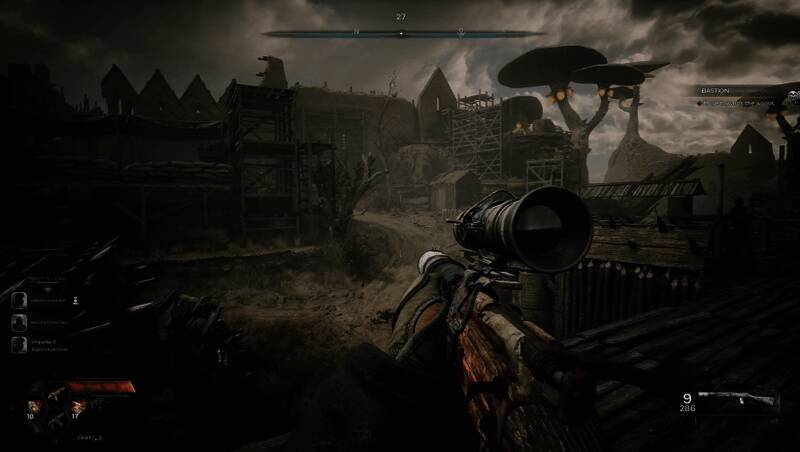The height and width of the screenshot is (452, 800).
Task: Select the equipped rifle weapon icon
Action: [737, 400]
